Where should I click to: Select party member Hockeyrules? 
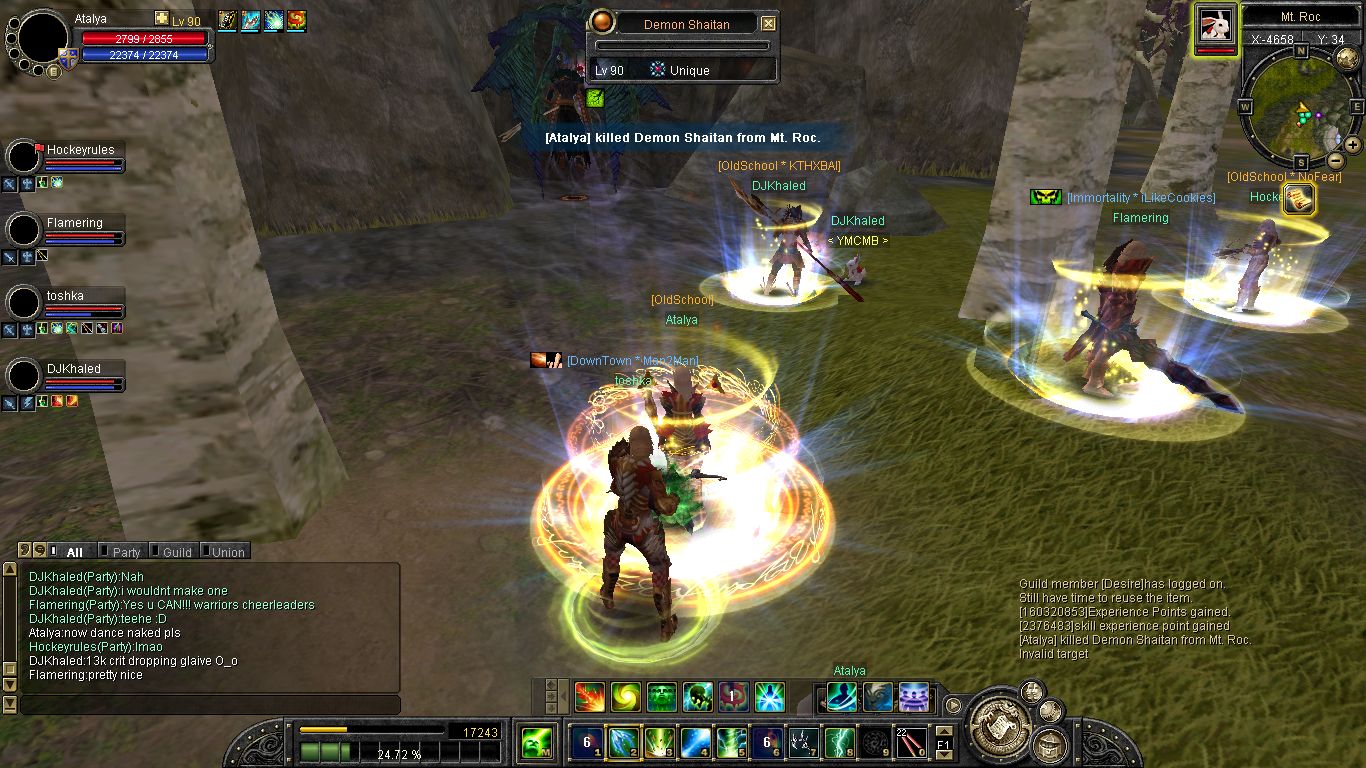click(x=80, y=150)
